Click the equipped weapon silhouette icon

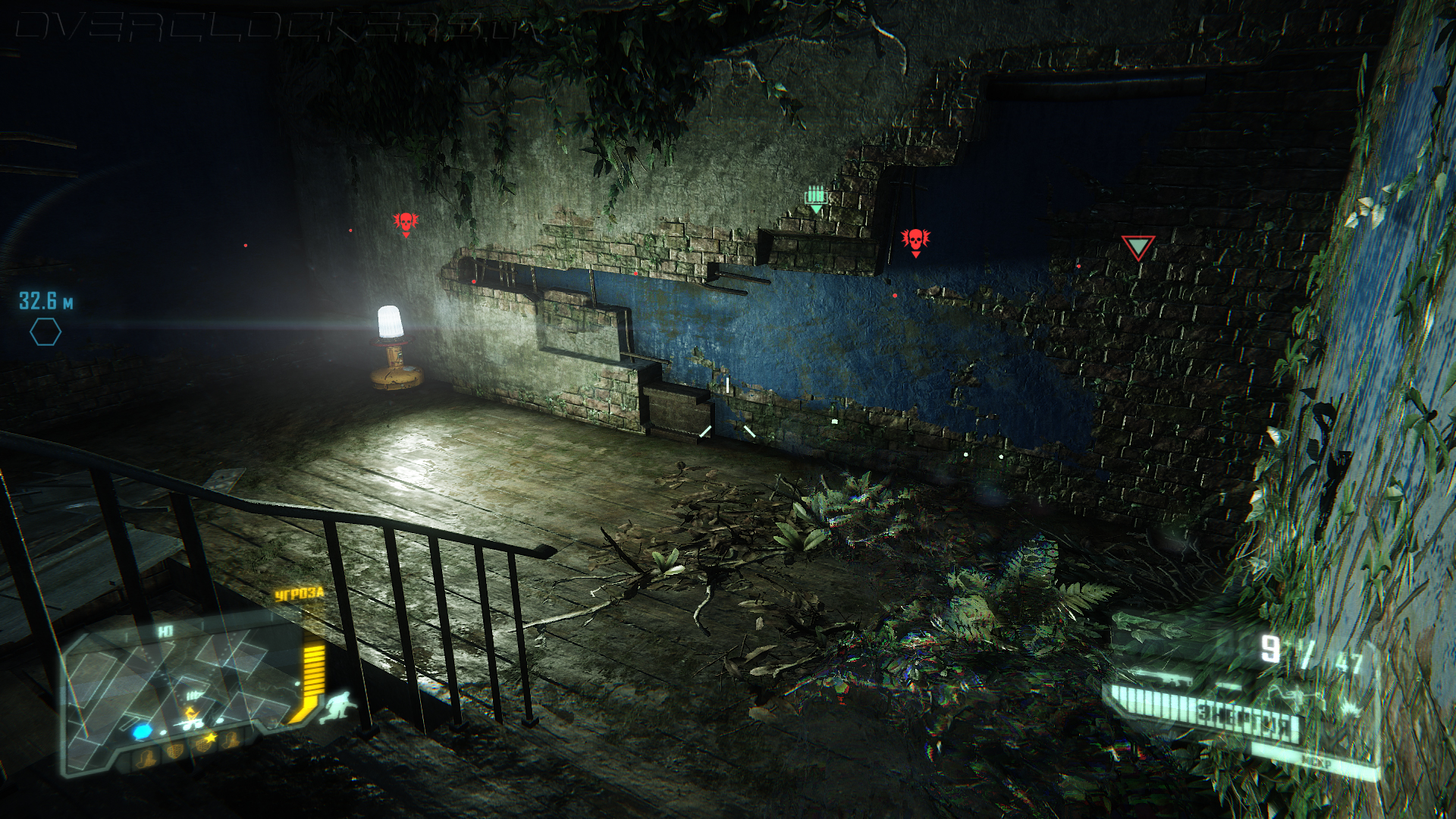point(1160,676)
